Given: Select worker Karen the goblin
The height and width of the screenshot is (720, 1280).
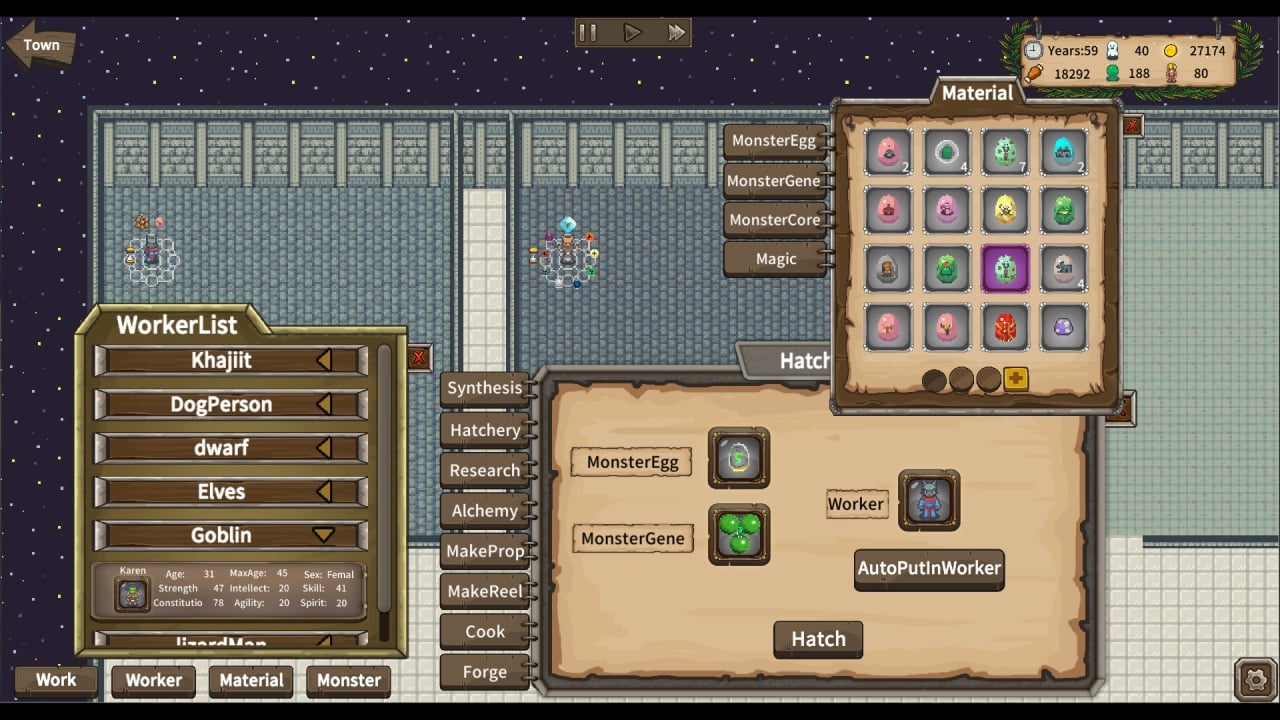Looking at the screenshot, I should point(133,593).
